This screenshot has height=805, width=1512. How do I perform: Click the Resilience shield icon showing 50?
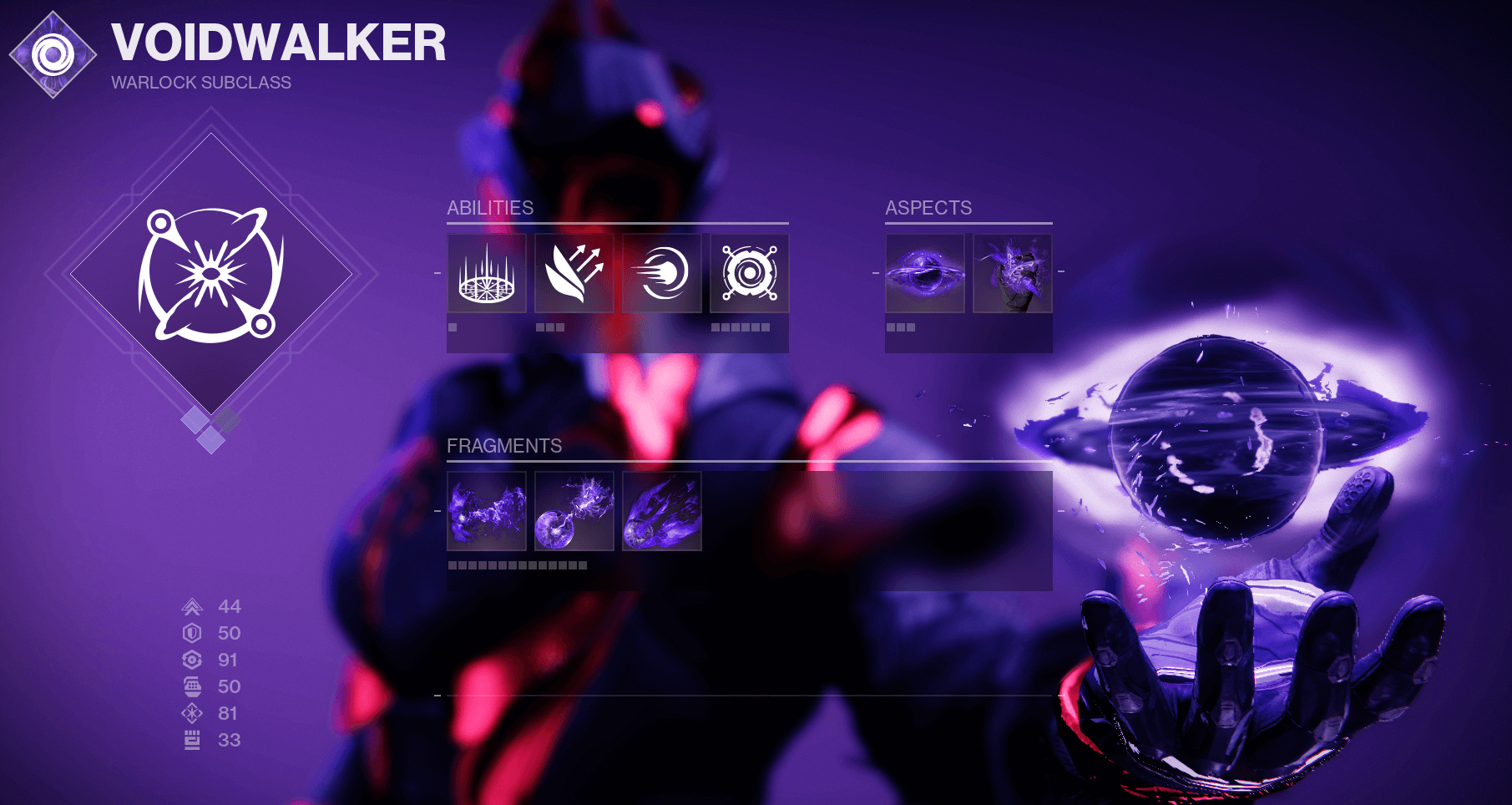click(x=192, y=633)
